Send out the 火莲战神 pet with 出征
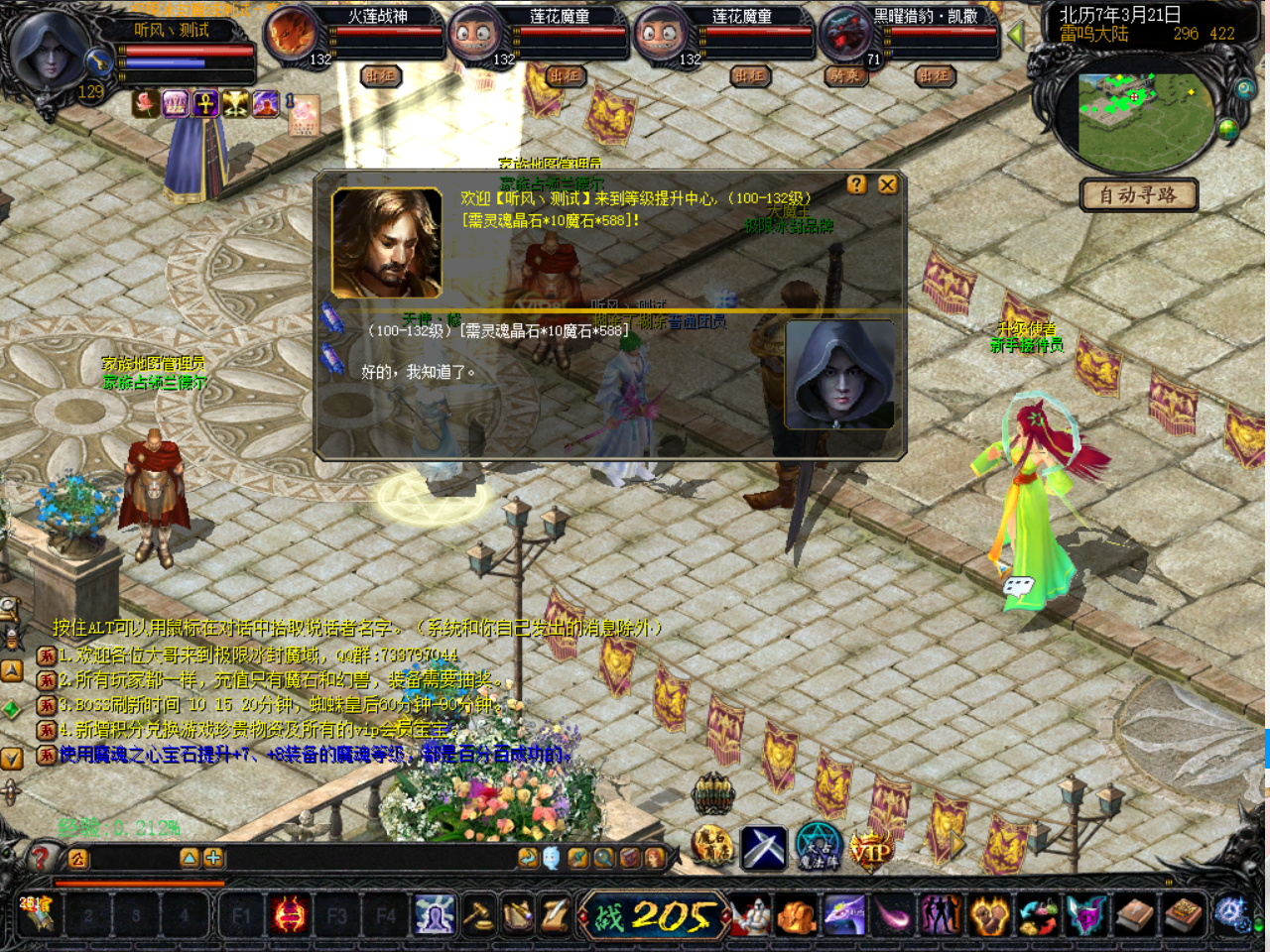The width and height of the screenshot is (1270, 952). (381, 75)
